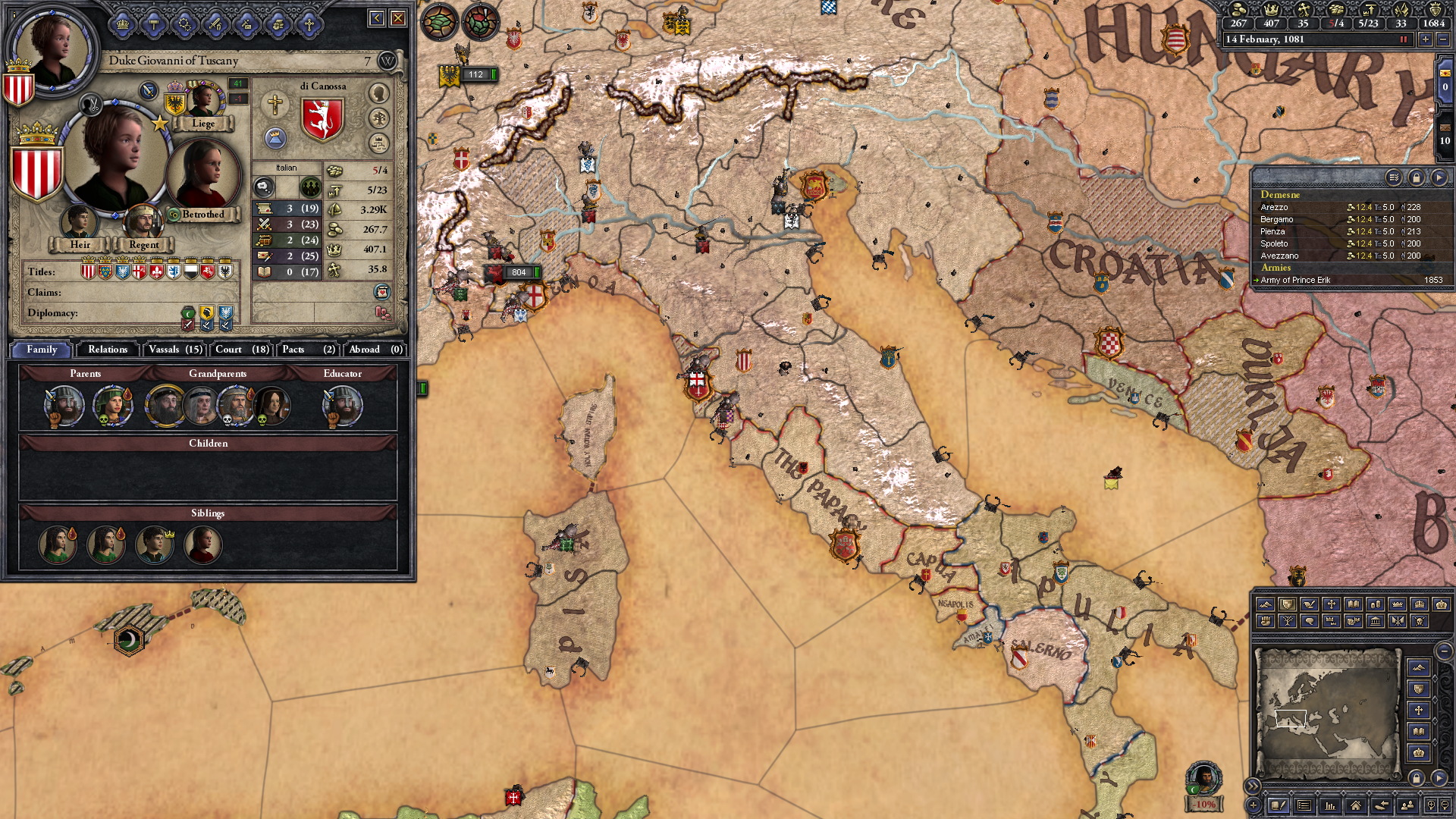Open the religion map mode with cross icon
Viewport: 1456px width, 819px height.
[x=1332, y=604]
